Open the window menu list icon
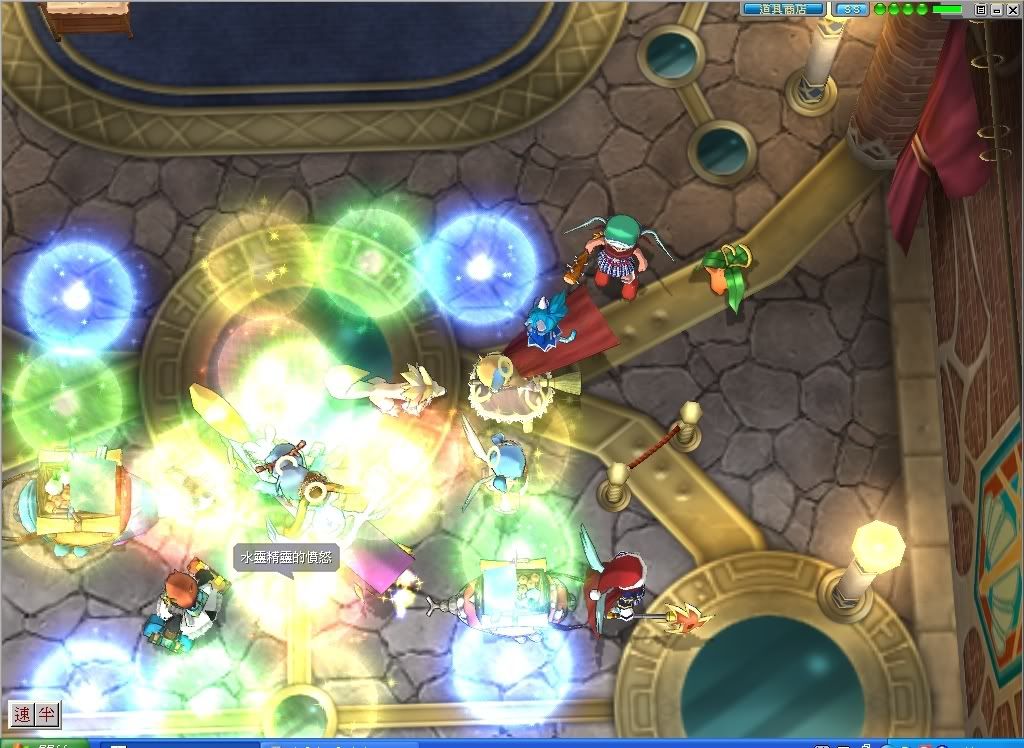This screenshot has height=748, width=1024. click(981, 9)
